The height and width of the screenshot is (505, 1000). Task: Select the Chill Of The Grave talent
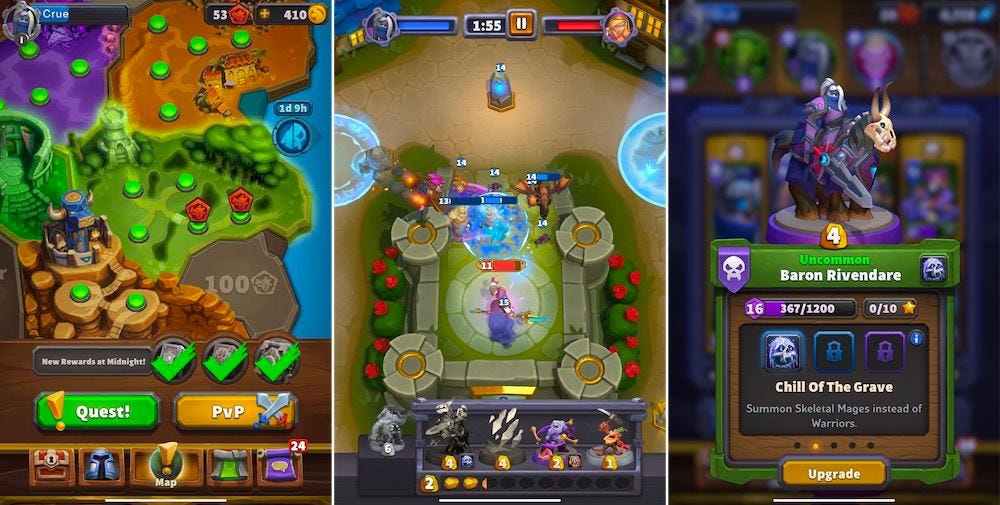[784, 352]
